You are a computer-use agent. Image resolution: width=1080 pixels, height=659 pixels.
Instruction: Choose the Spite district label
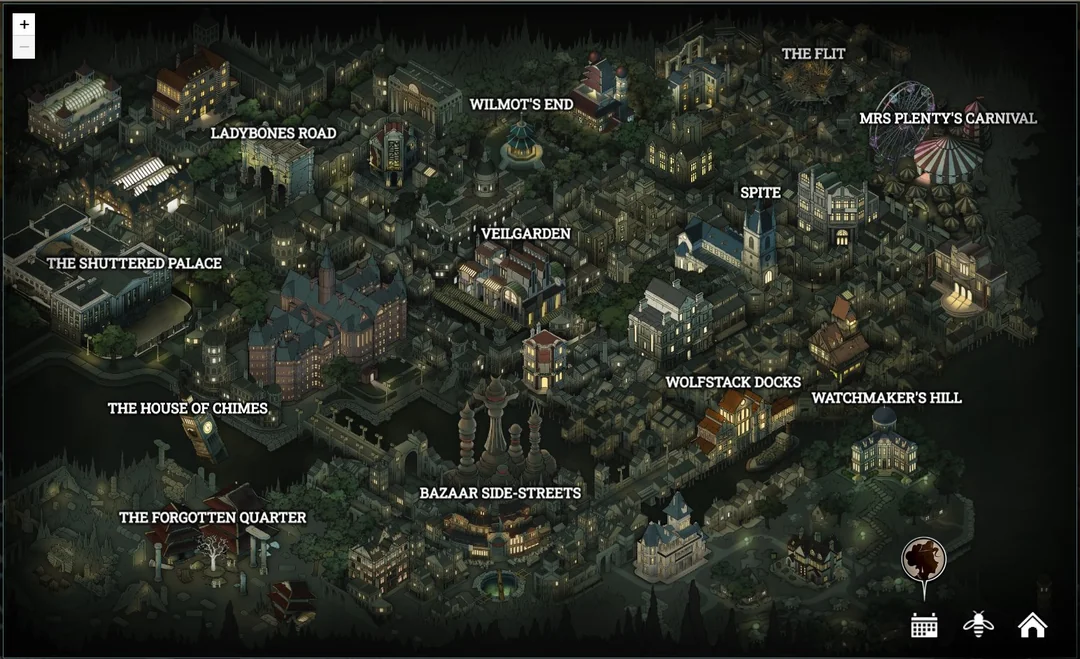760,193
